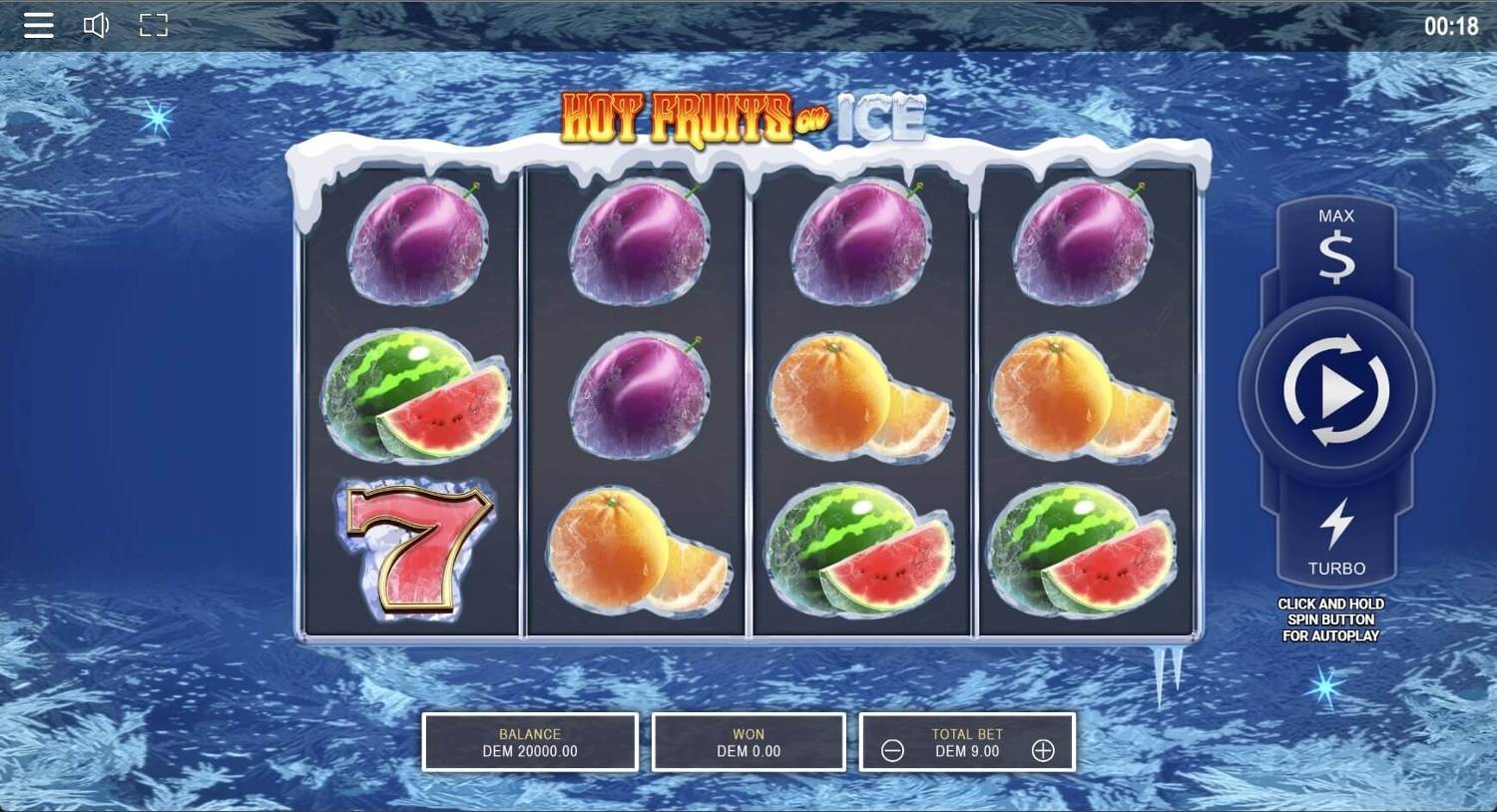Enter fullscreen mode
Image resolution: width=1497 pixels, height=812 pixels.
[154, 25]
